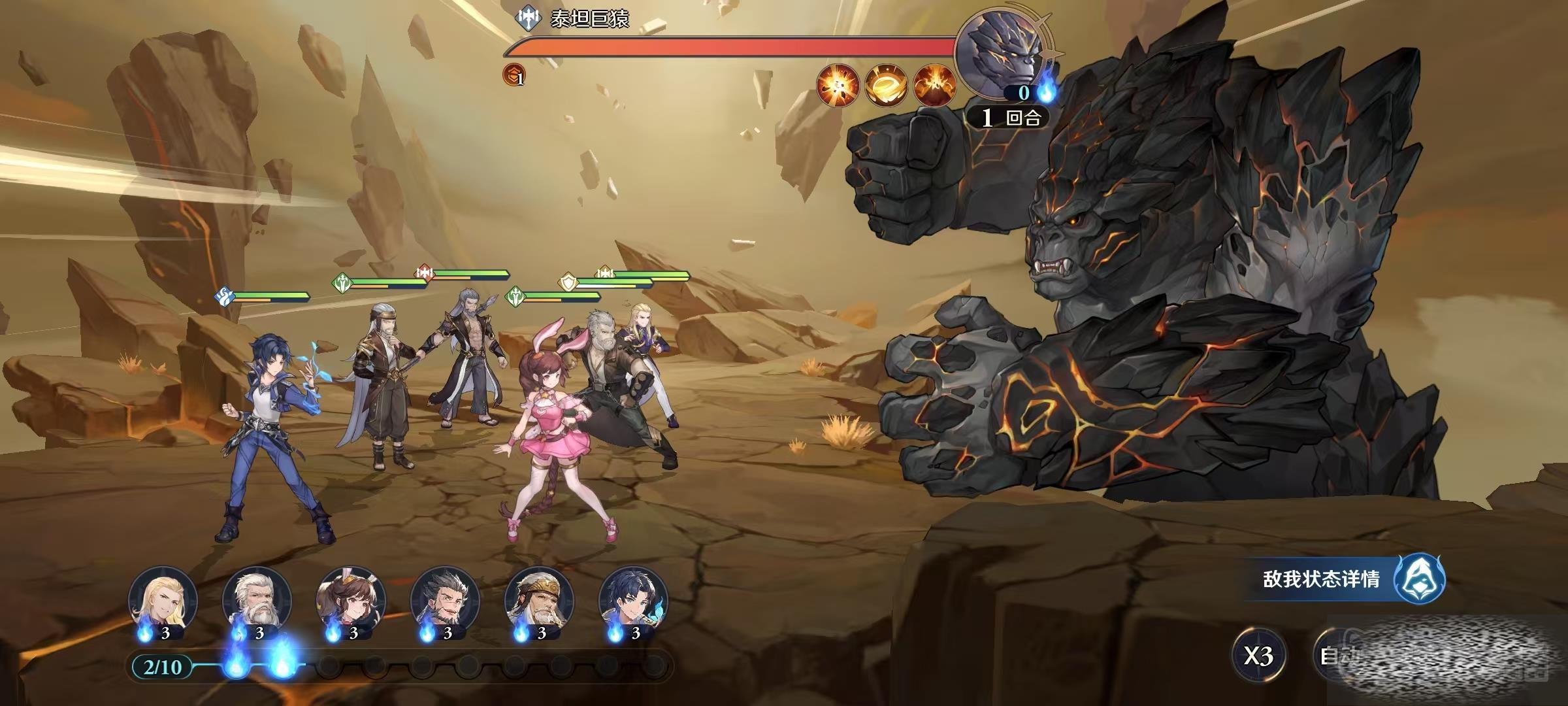Toggle the 自动 auto-battle button
The image size is (1568, 706).
click(x=1337, y=656)
